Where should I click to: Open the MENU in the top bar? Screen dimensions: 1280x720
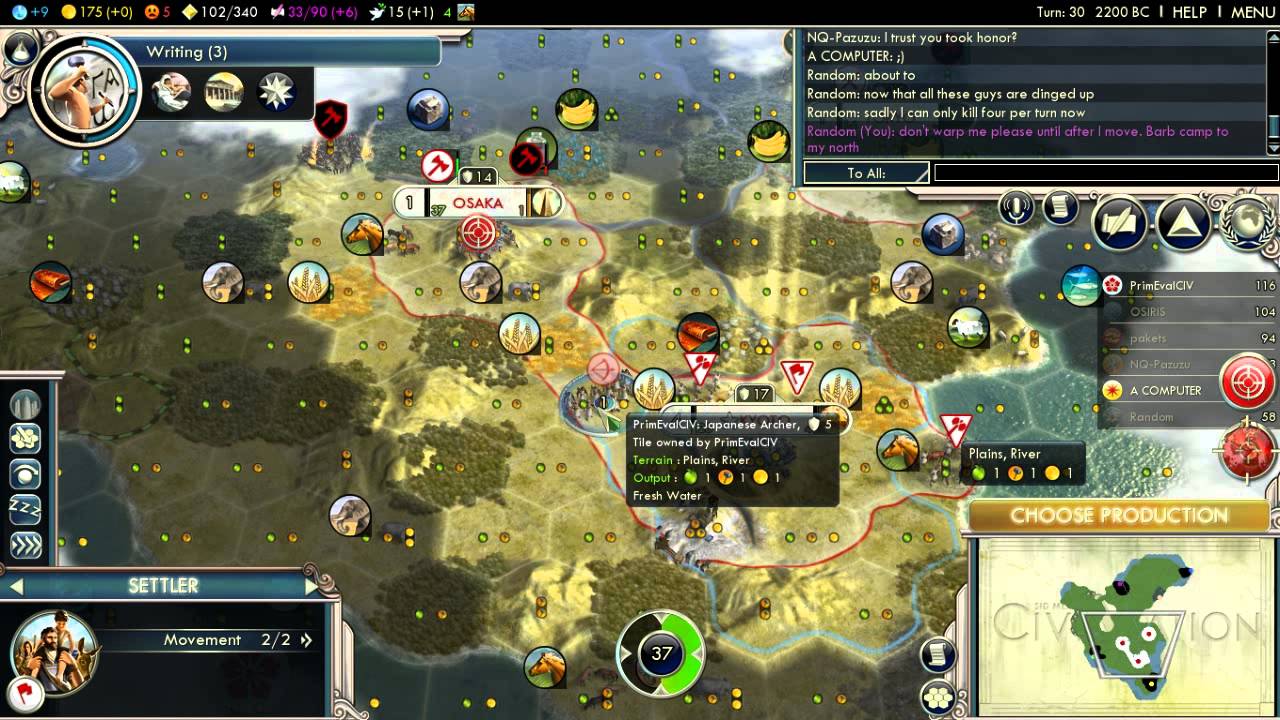(x=1252, y=12)
